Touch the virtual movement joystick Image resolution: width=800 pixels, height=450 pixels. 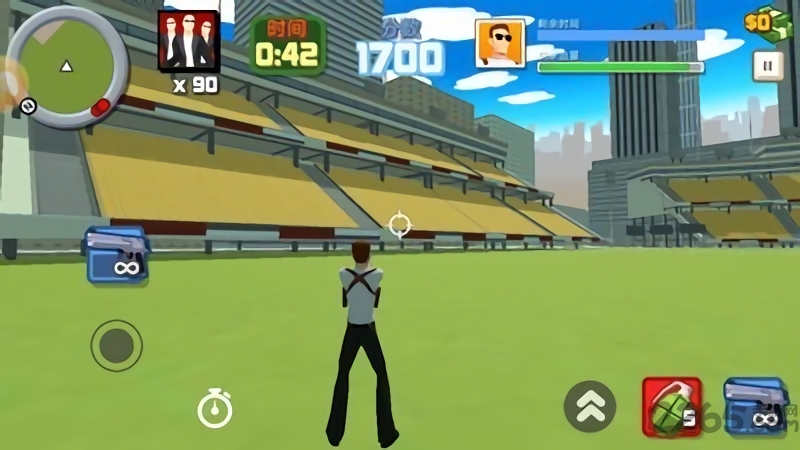click(116, 346)
